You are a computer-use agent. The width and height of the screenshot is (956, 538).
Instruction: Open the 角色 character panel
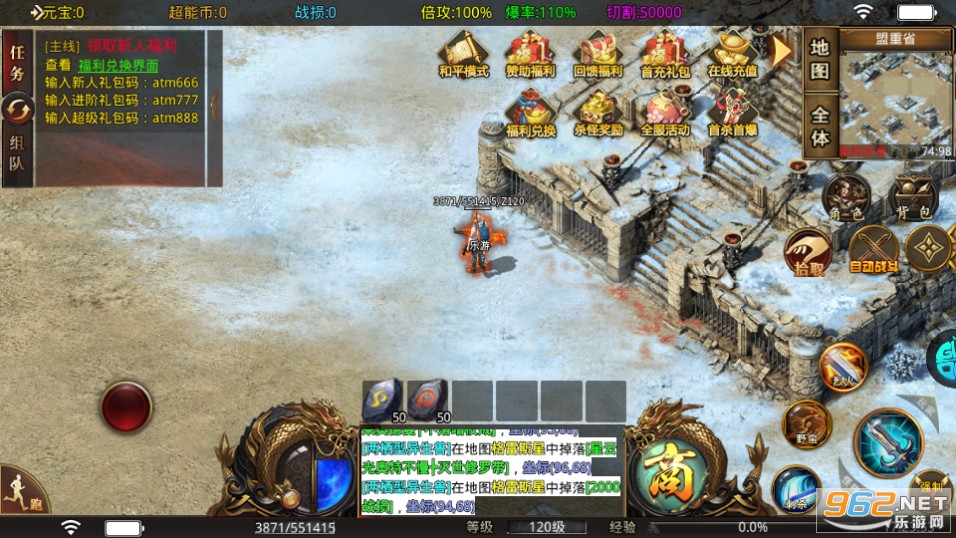coord(845,195)
